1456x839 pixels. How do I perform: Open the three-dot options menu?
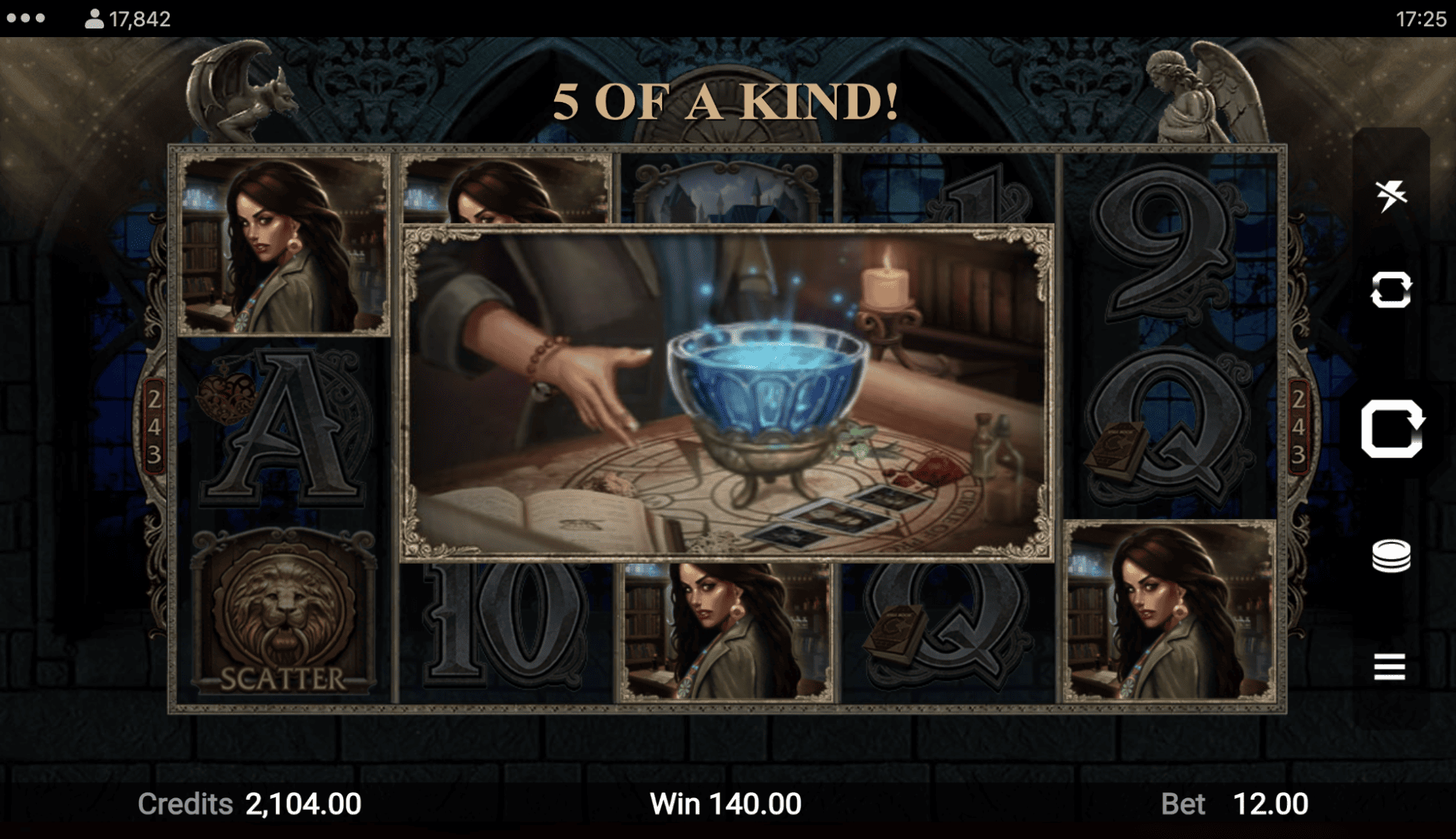[x=26, y=18]
